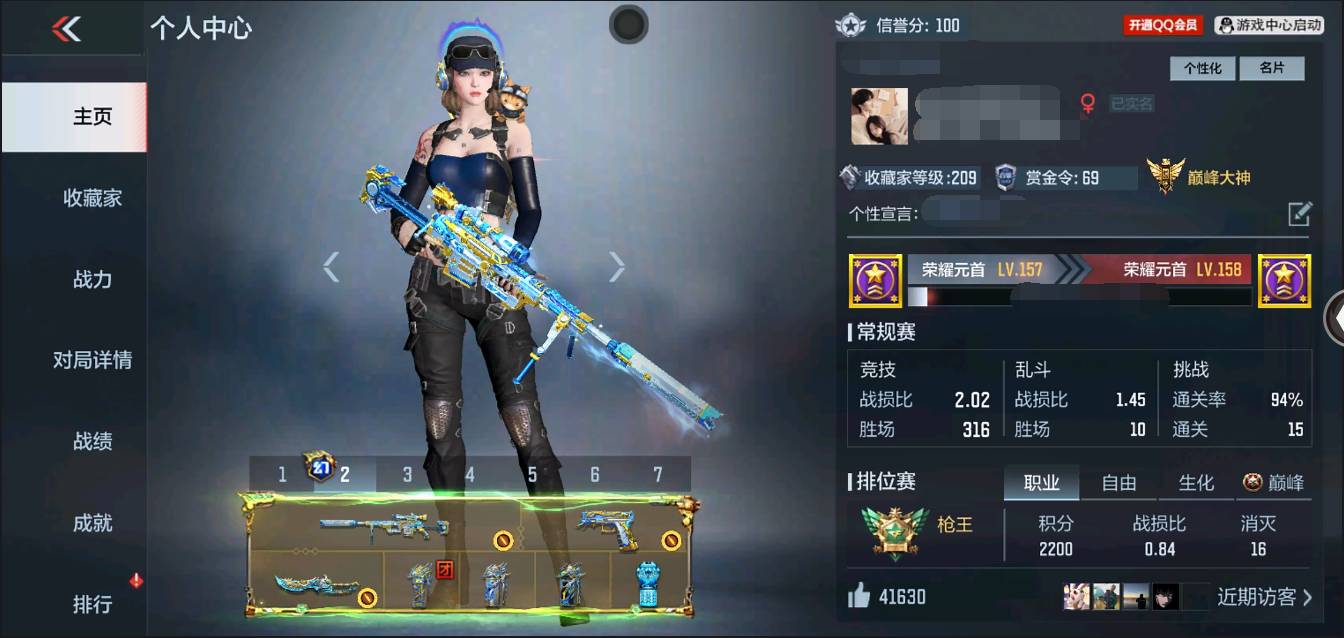Select the 战力 menu entry

coord(92,279)
